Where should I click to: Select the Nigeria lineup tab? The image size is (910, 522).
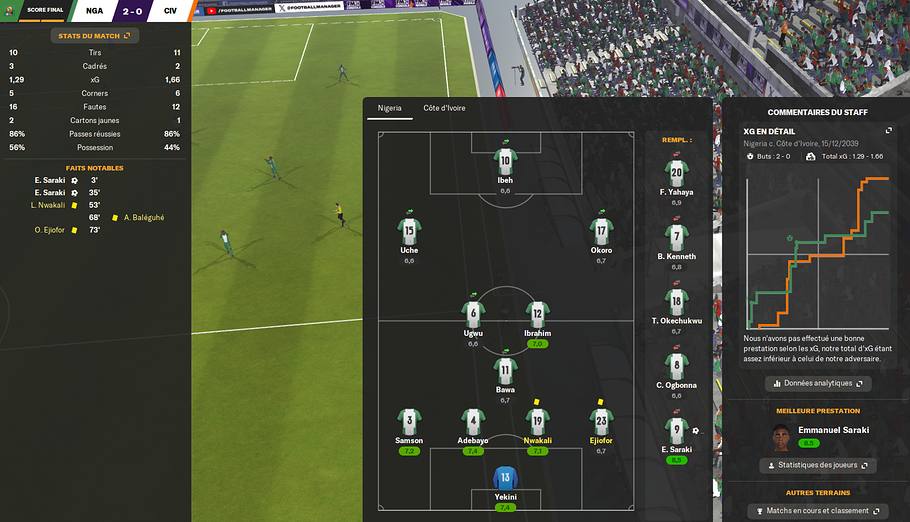point(388,108)
